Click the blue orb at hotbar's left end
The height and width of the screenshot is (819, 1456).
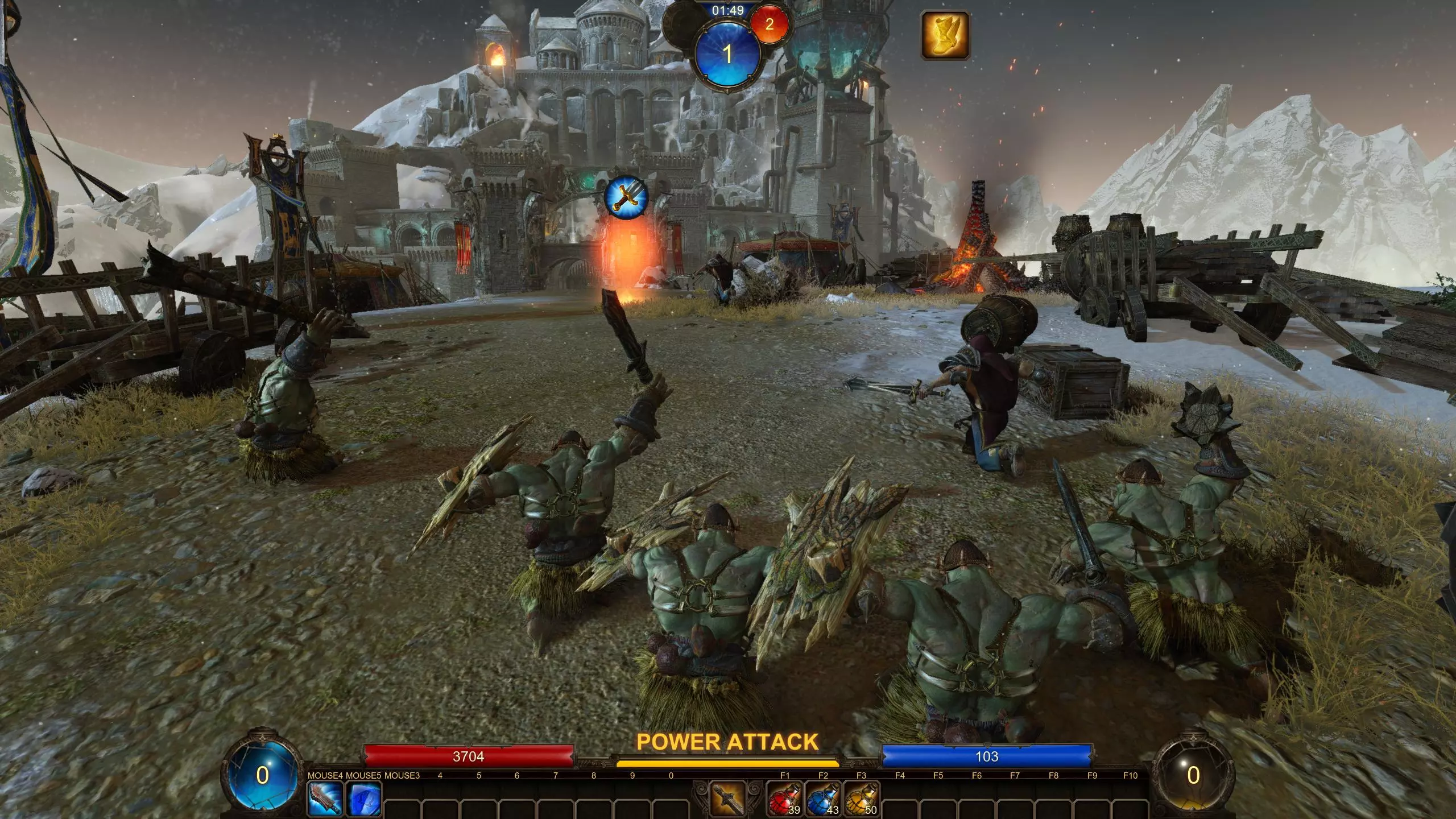pos(262,775)
